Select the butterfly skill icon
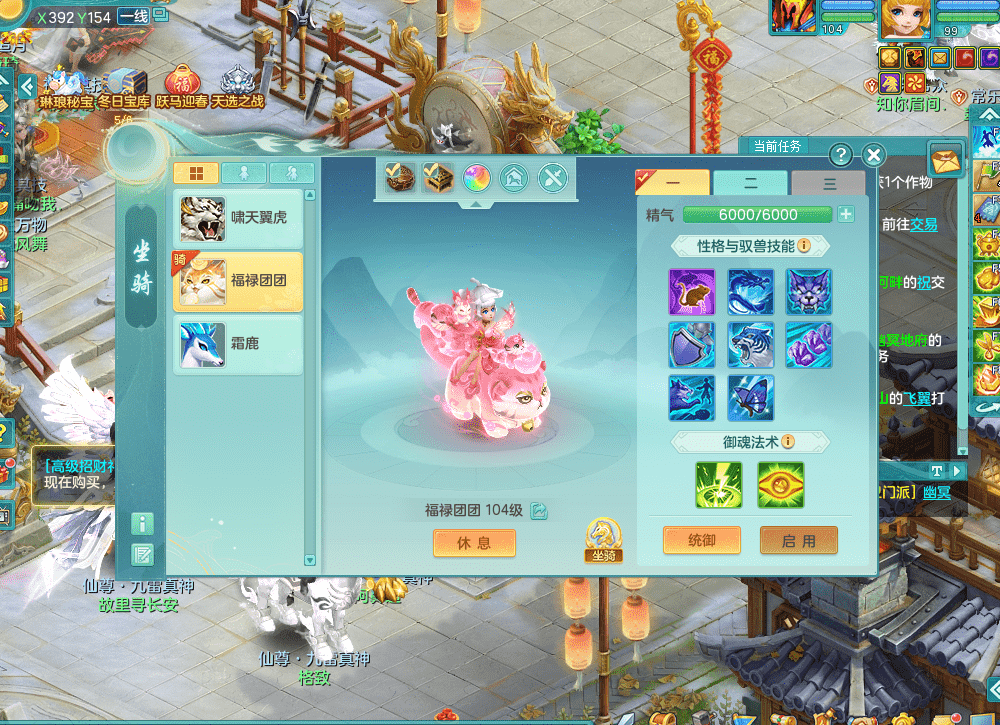 click(750, 397)
